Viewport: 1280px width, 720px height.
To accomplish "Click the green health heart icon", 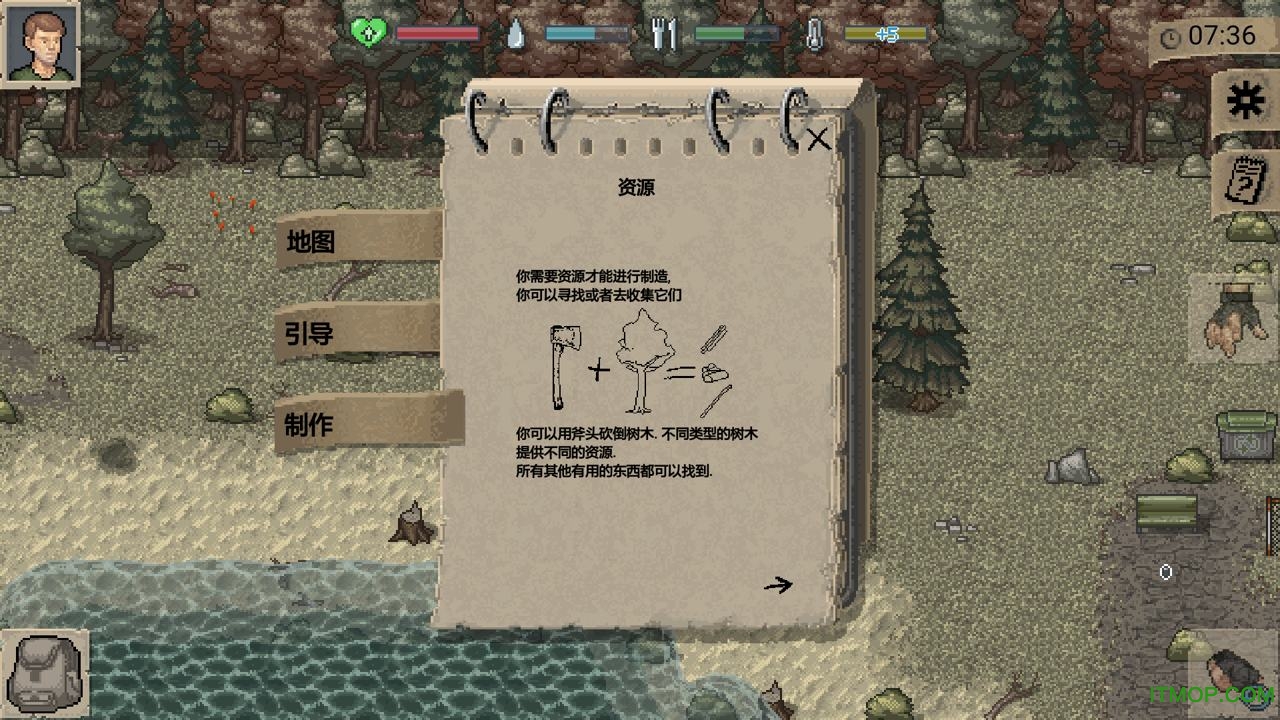I will (368, 33).
